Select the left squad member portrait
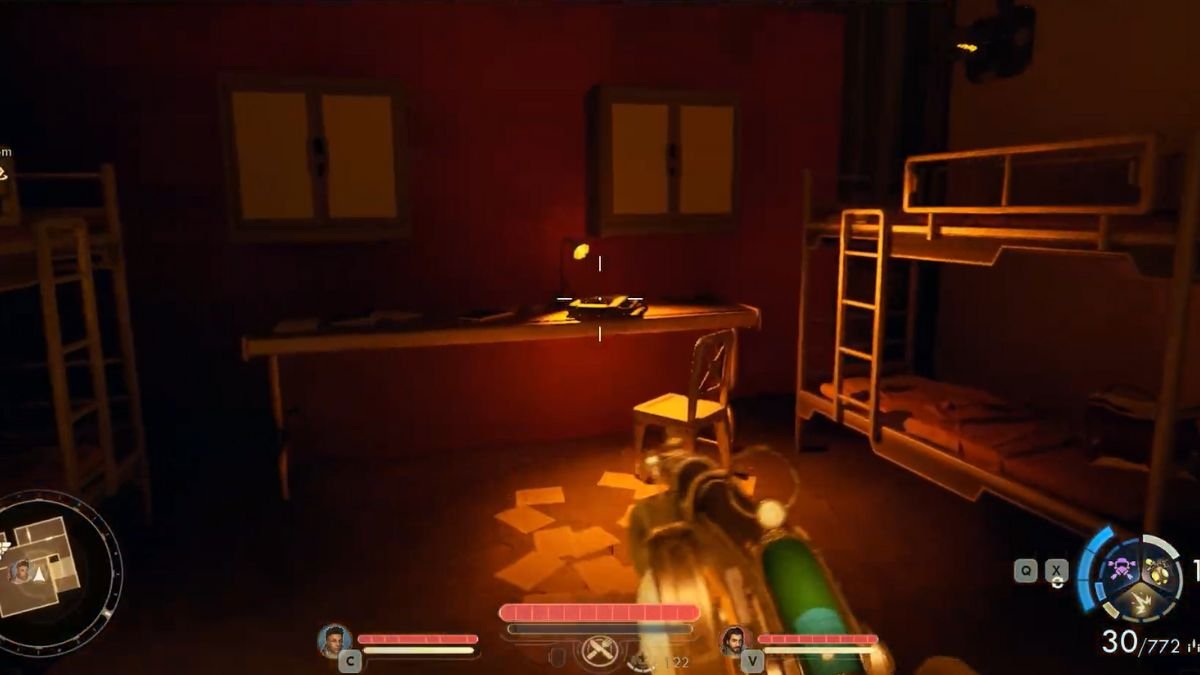Viewport: 1200px width, 675px height. (x=334, y=639)
